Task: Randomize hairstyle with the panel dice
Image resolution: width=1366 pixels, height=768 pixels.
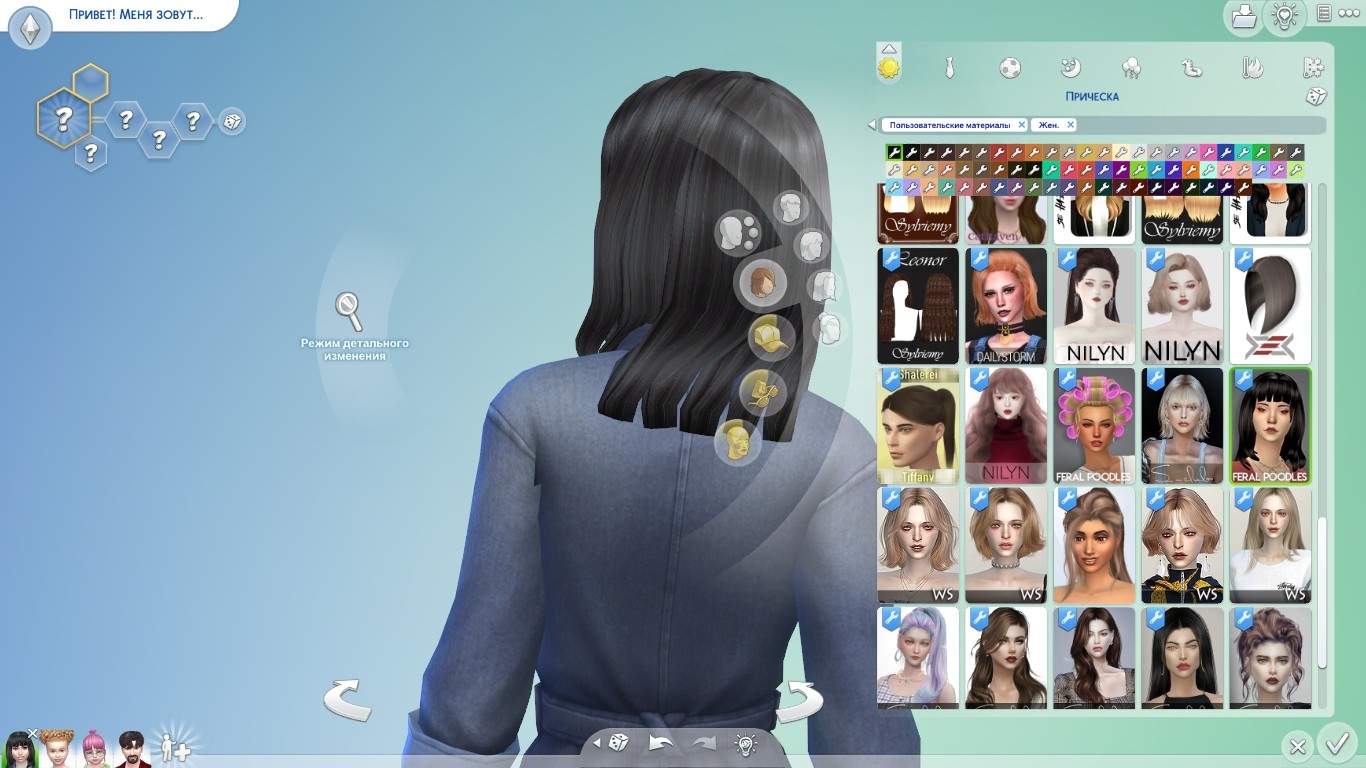Action: pos(1316,96)
